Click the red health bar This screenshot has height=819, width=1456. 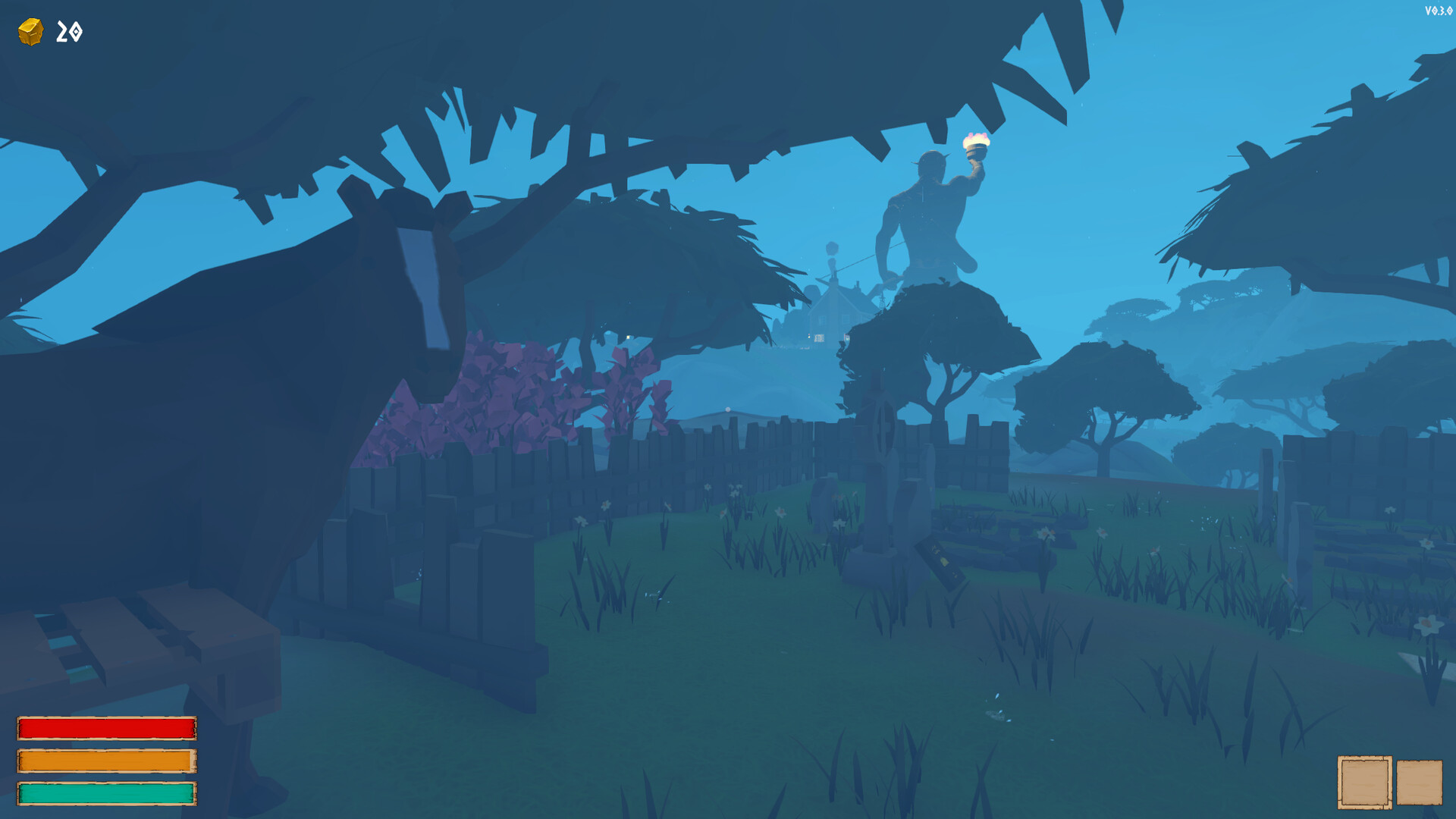106,726
